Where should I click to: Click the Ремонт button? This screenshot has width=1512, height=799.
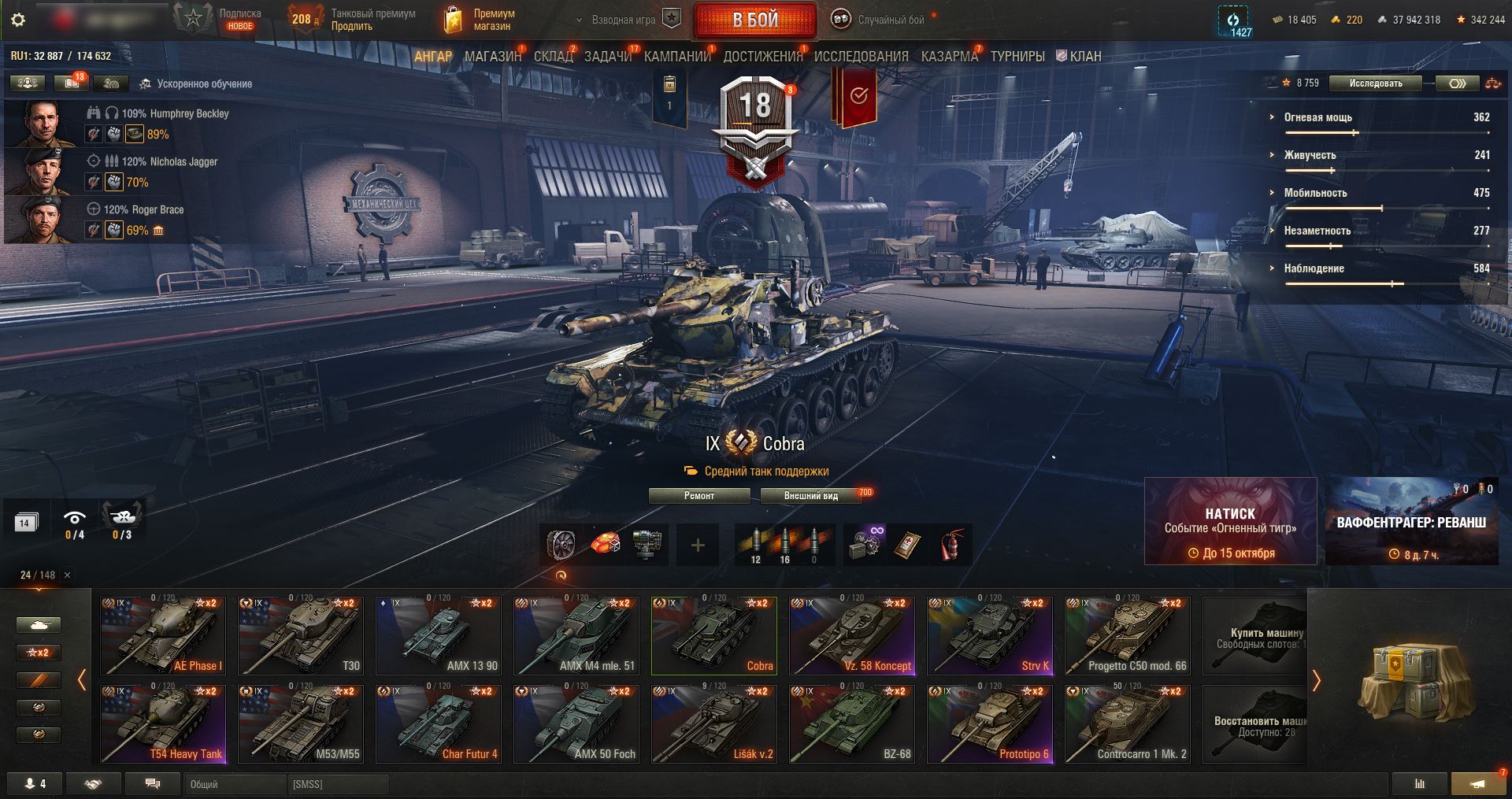(699, 496)
